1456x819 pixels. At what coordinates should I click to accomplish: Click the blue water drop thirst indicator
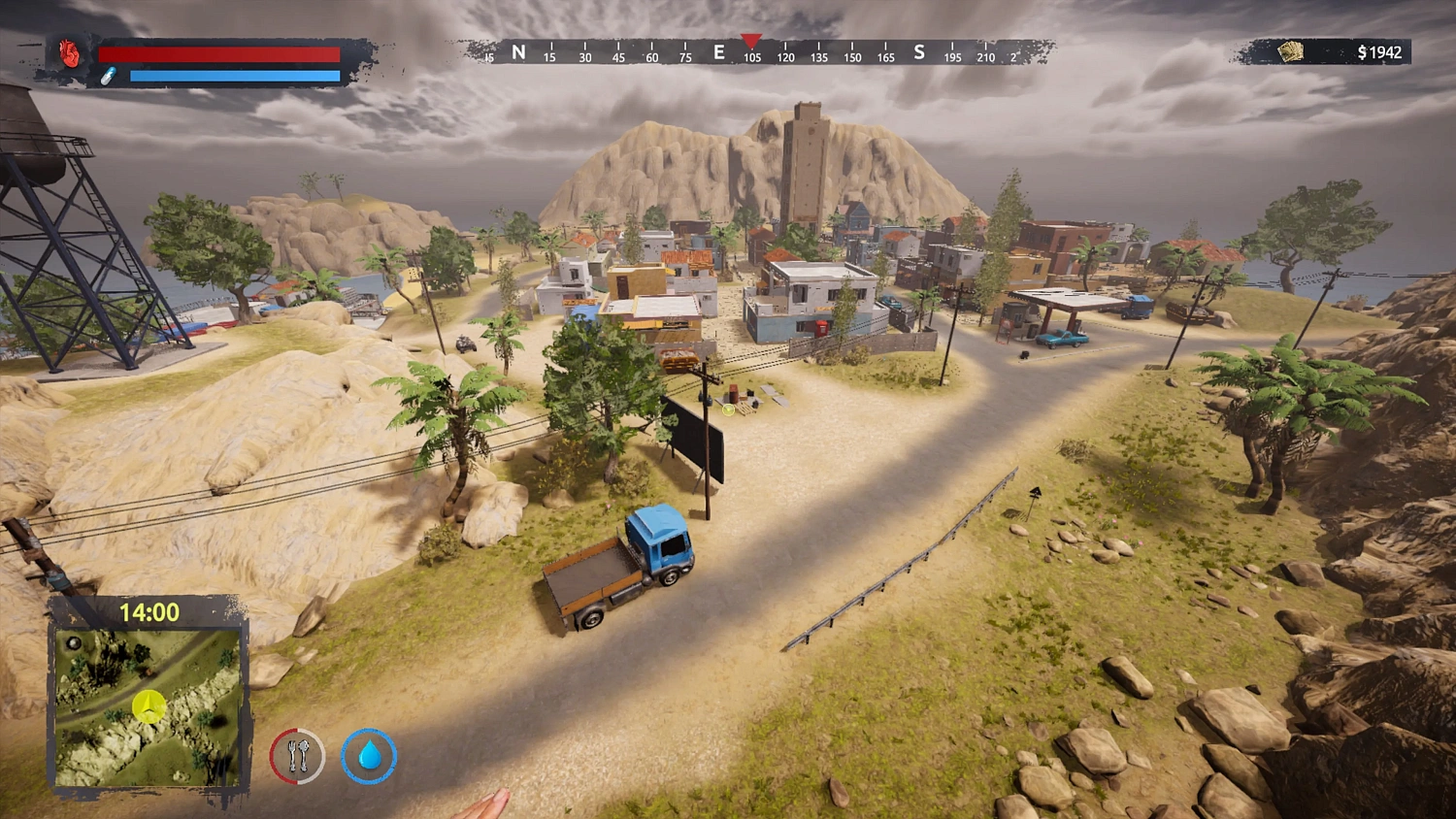(369, 756)
